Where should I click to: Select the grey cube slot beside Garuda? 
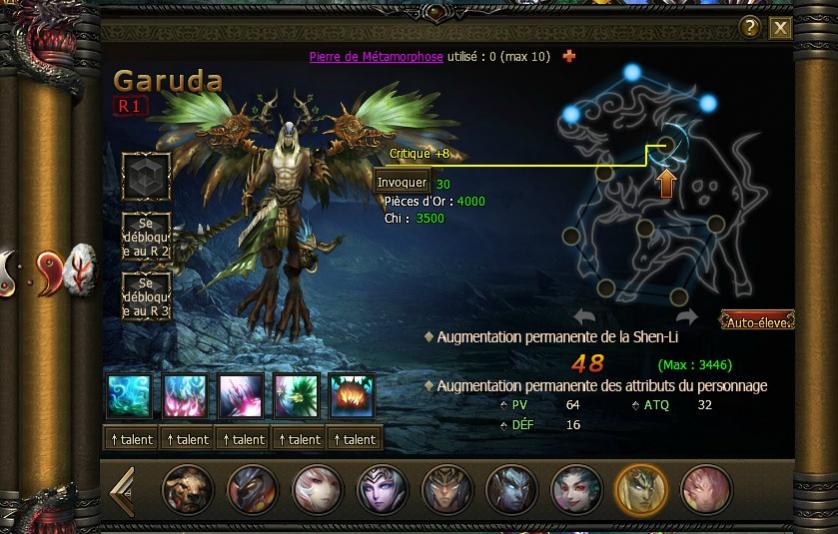(146, 176)
